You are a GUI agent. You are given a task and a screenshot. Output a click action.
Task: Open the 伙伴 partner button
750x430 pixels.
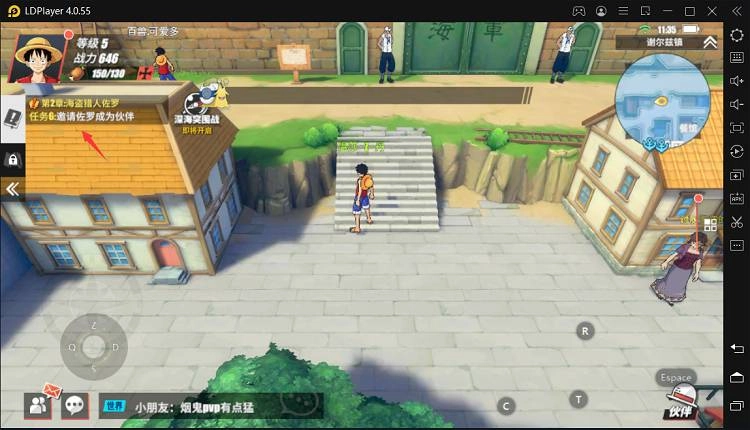coord(680,404)
